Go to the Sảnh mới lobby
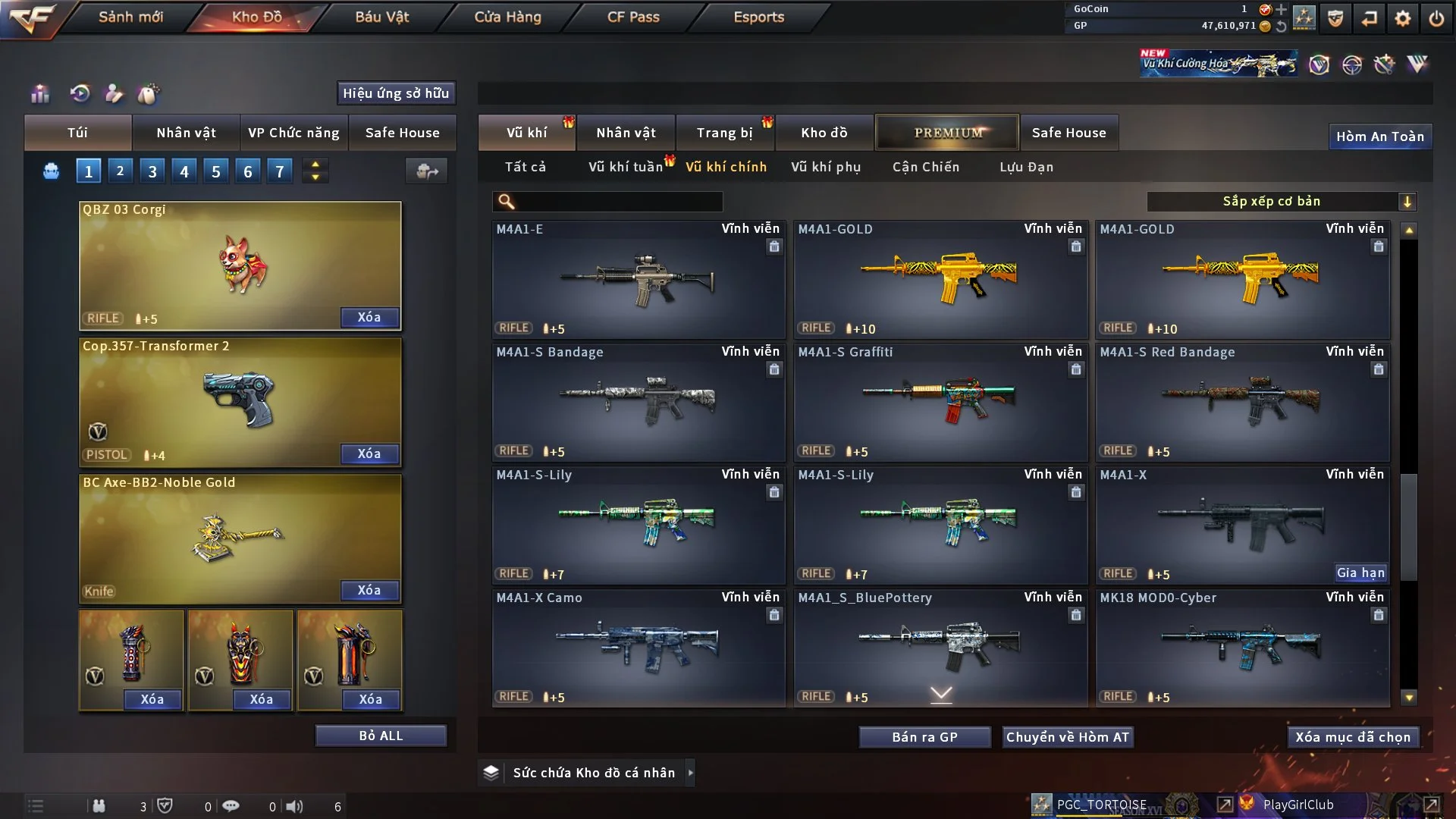Image resolution: width=1456 pixels, height=819 pixels. coord(130,17)
